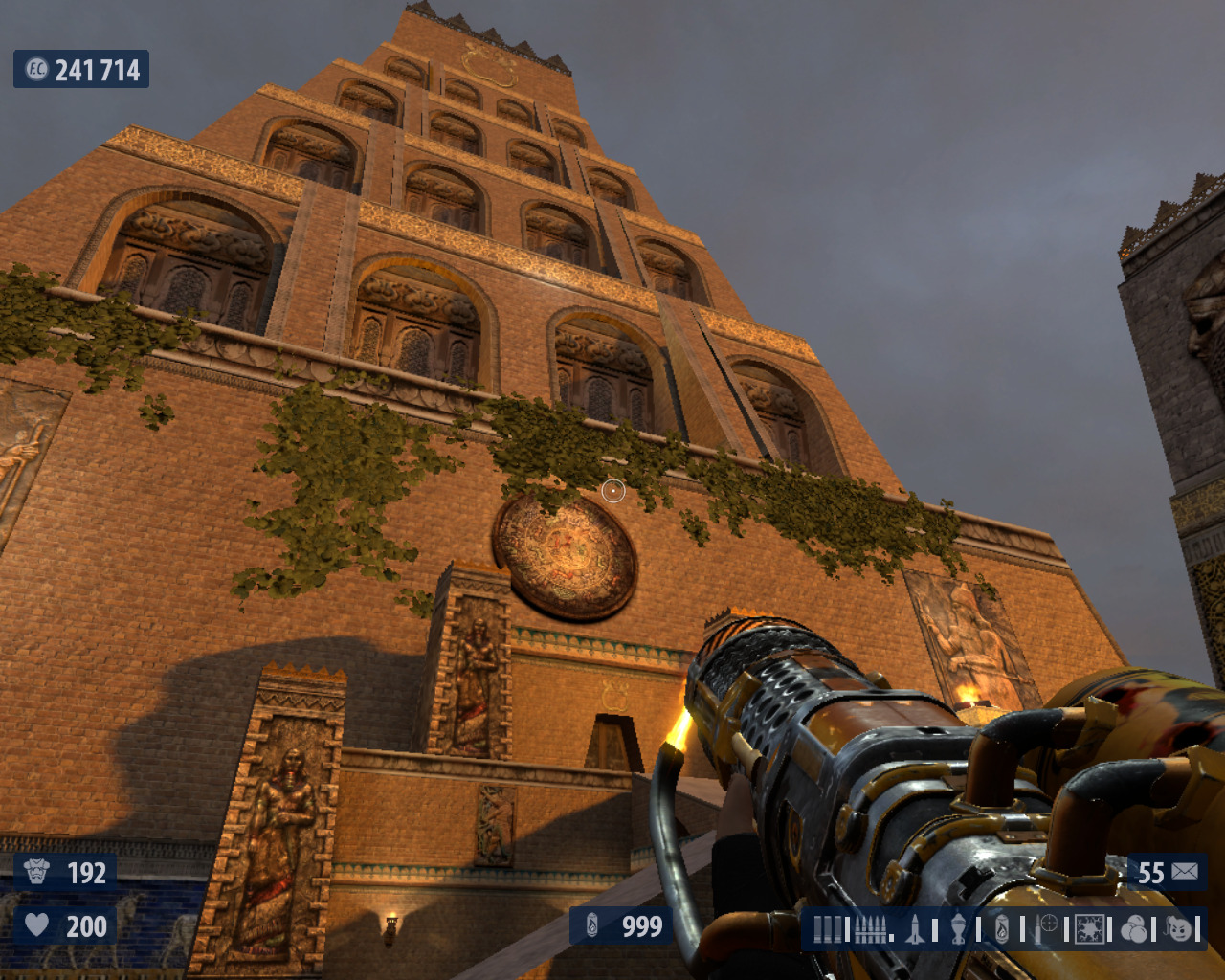Select the row of bullets ammo icon

pyautogui.click(x=870, y=929)
